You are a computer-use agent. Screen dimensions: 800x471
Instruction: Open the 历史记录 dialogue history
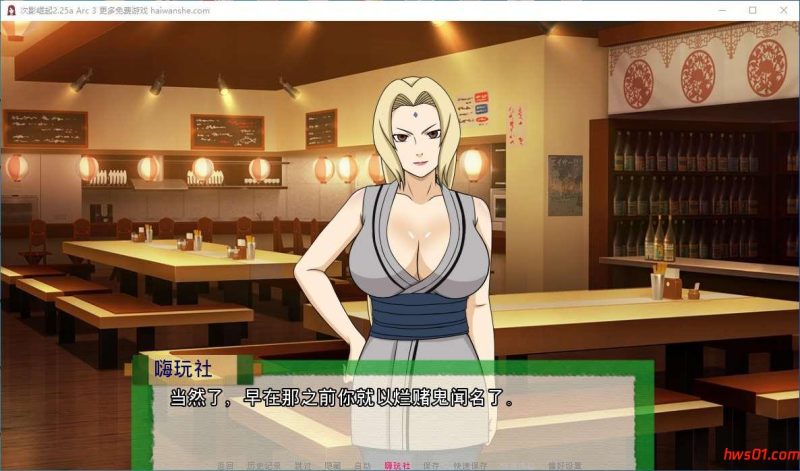tap(262, 466)
